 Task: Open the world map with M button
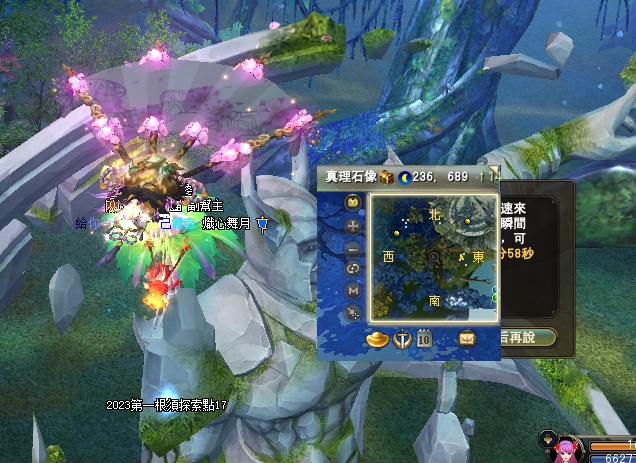[x=353, y=290]
